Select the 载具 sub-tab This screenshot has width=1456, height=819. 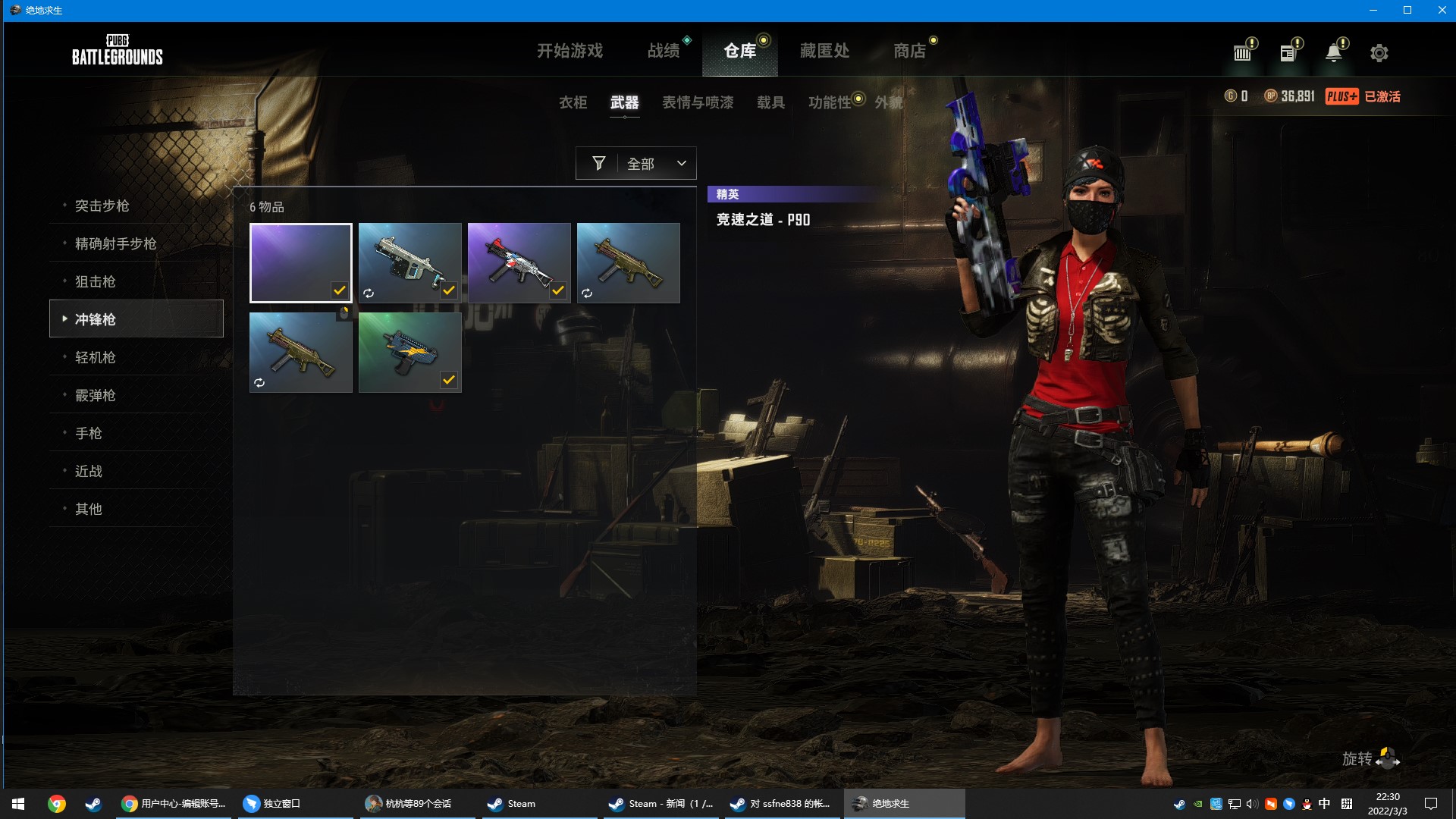[770, 102]
